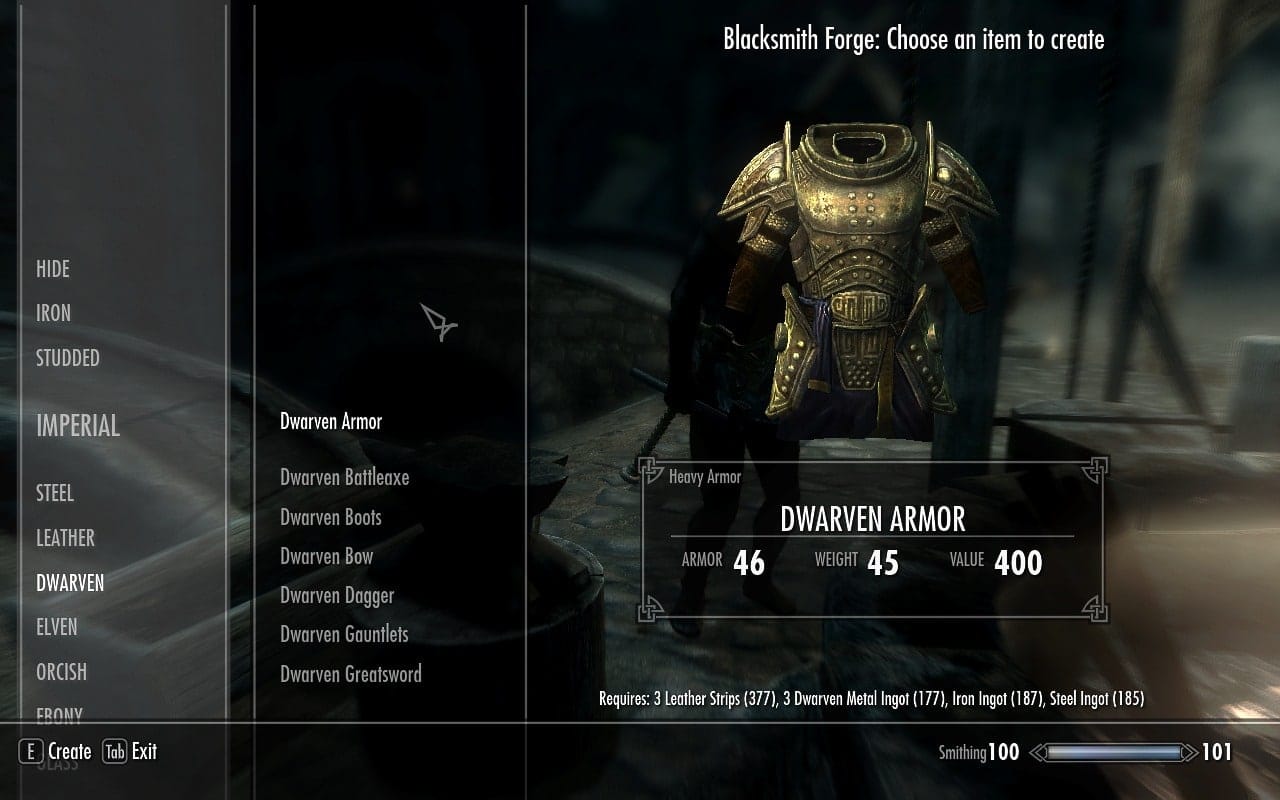Show the Steel item list

(x=55, y=493)
